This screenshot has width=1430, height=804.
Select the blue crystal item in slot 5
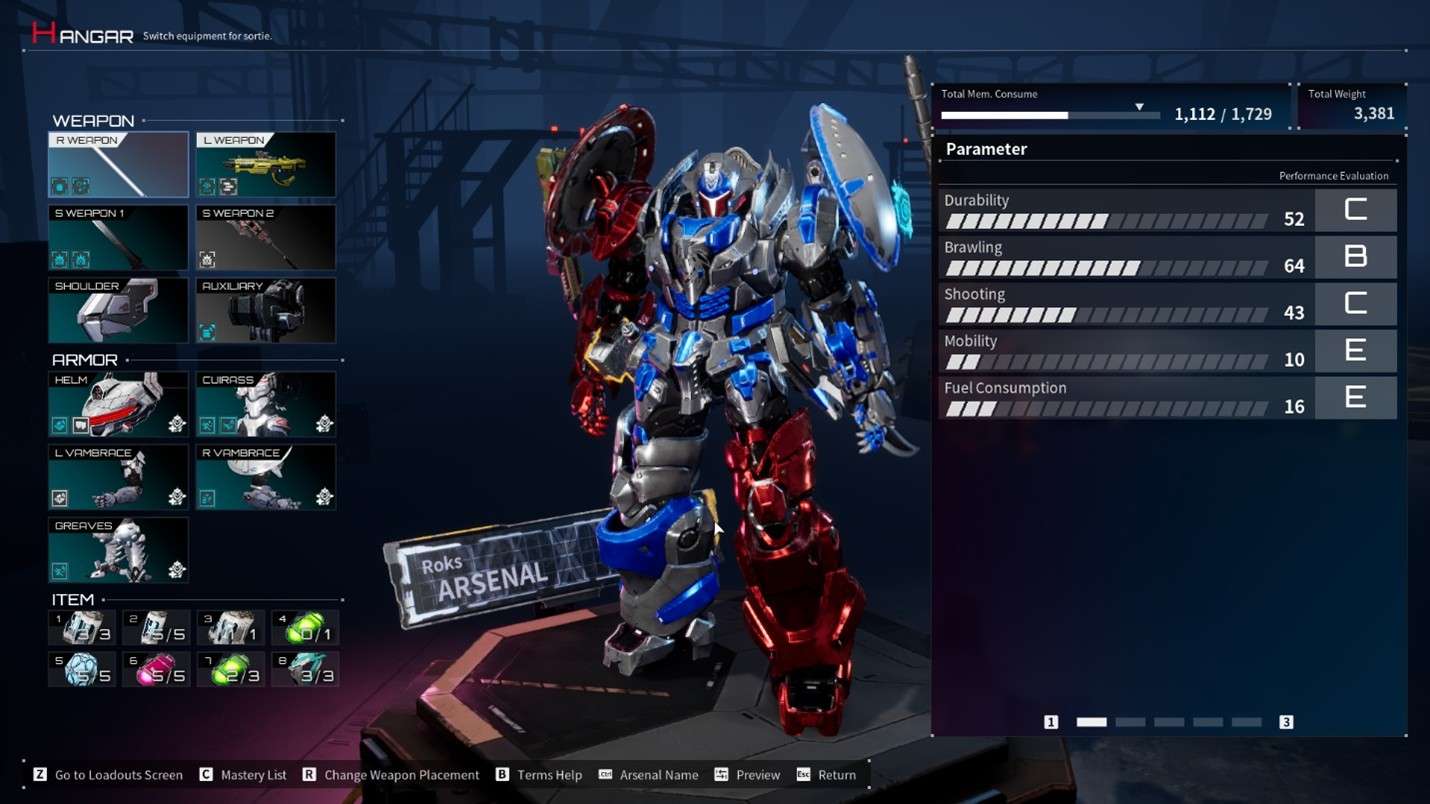tap(81, 668)
